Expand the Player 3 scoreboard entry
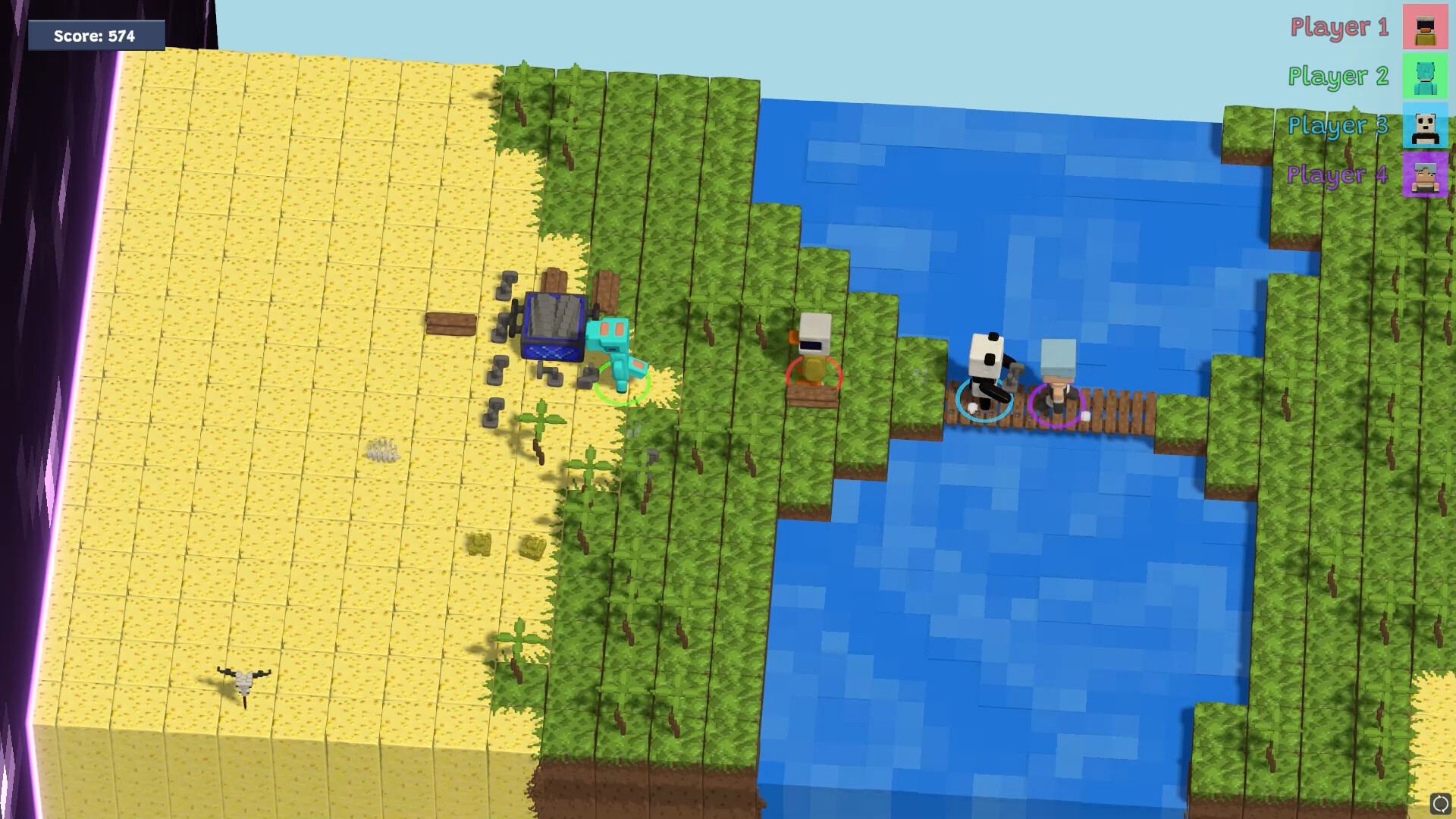Image resolution: width=1456 pixels, height=819 pixels. click(1338, 126)
